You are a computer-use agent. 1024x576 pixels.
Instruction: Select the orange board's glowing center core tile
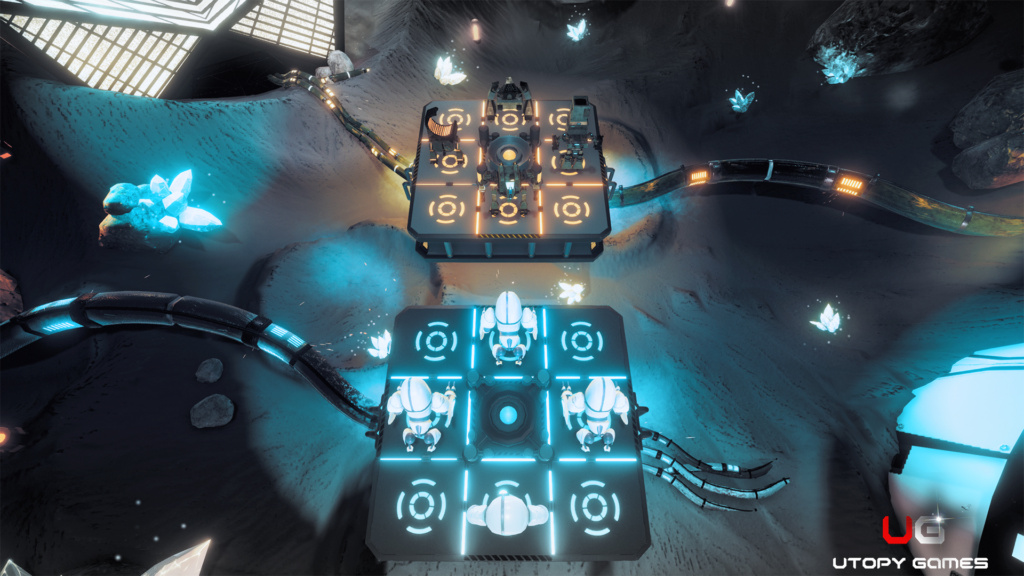click(x=509, y=157)
